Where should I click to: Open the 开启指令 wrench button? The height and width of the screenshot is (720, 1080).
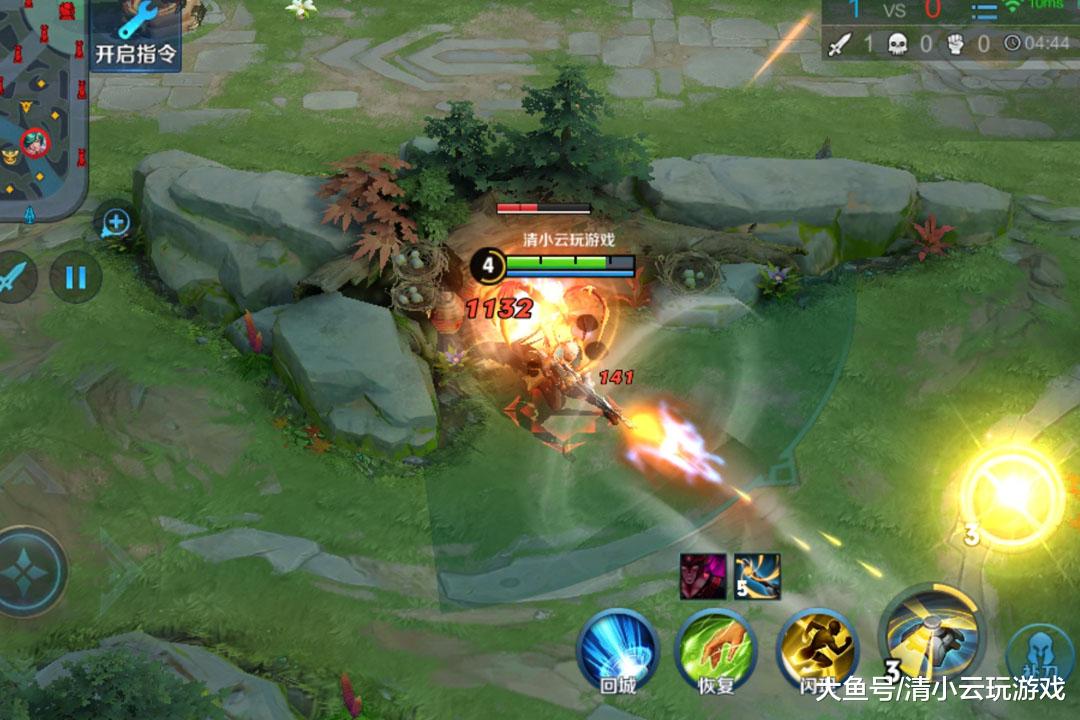[x=136, y=35]
